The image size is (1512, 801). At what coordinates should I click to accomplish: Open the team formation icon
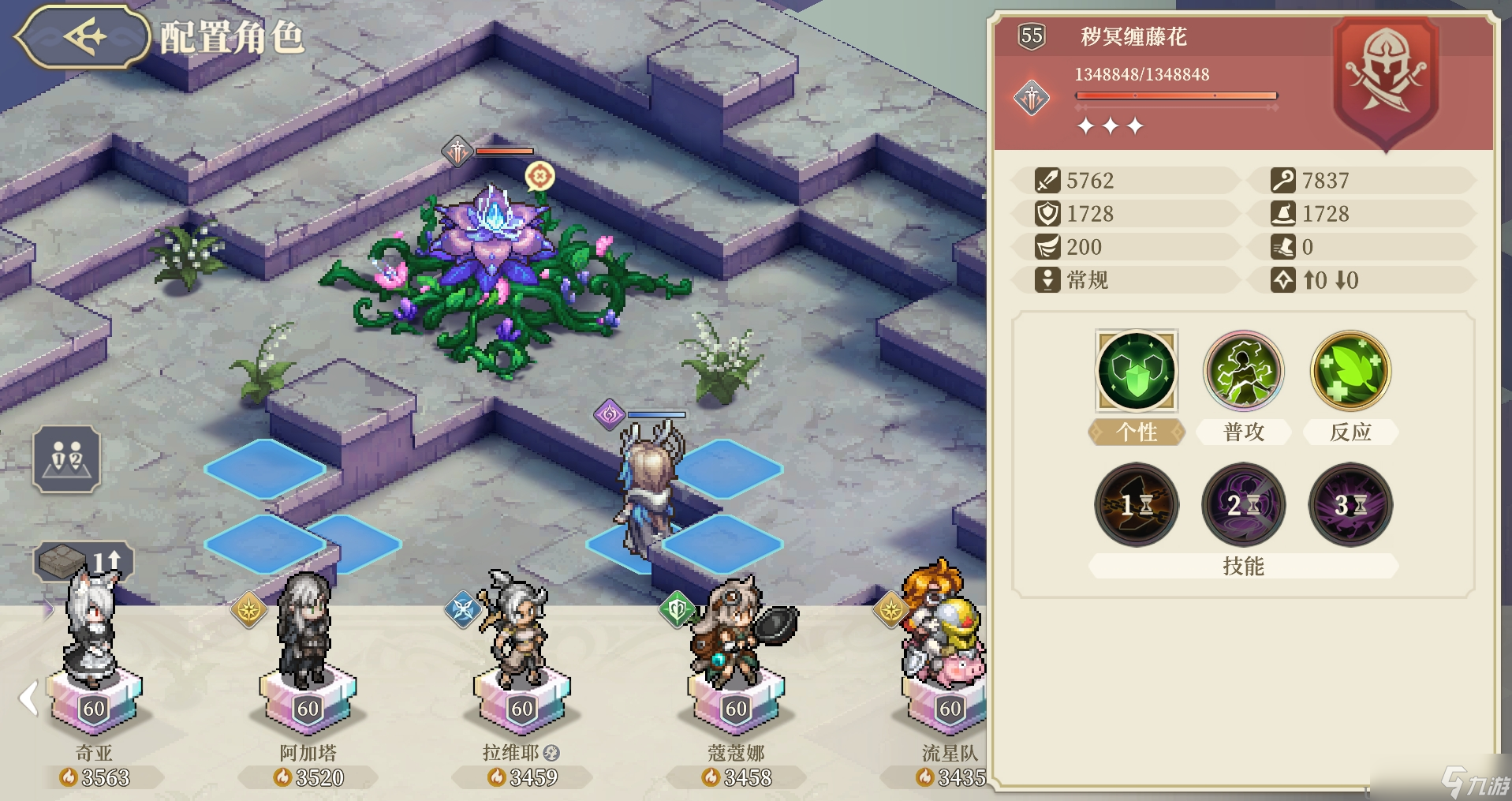[x=66, y=459]
